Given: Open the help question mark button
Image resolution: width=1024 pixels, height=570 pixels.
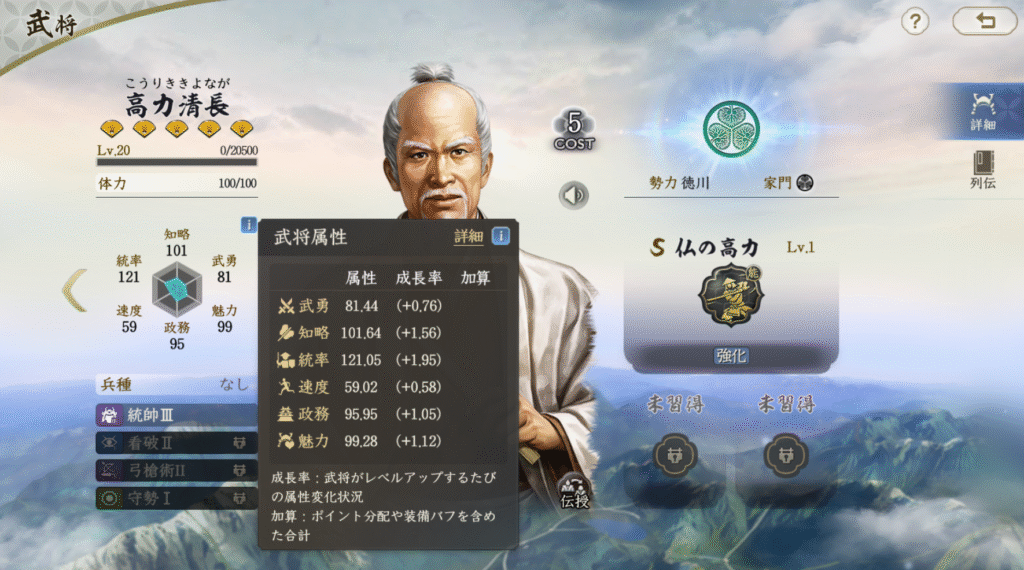Looking at the screenshot, I should [x=916, y=21].
